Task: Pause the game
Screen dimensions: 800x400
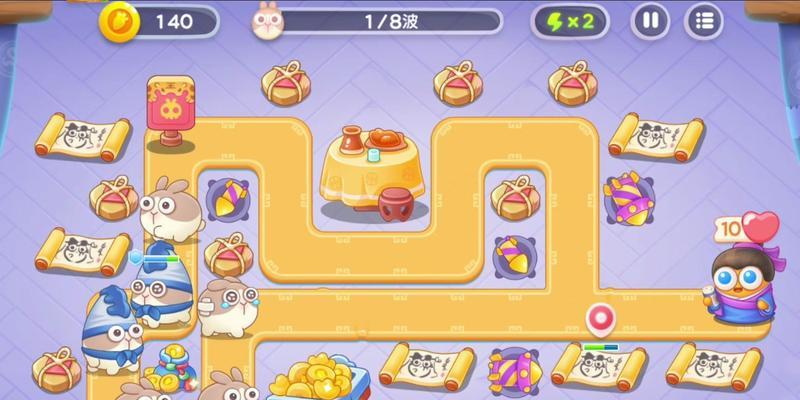Action: pos(651,21)
